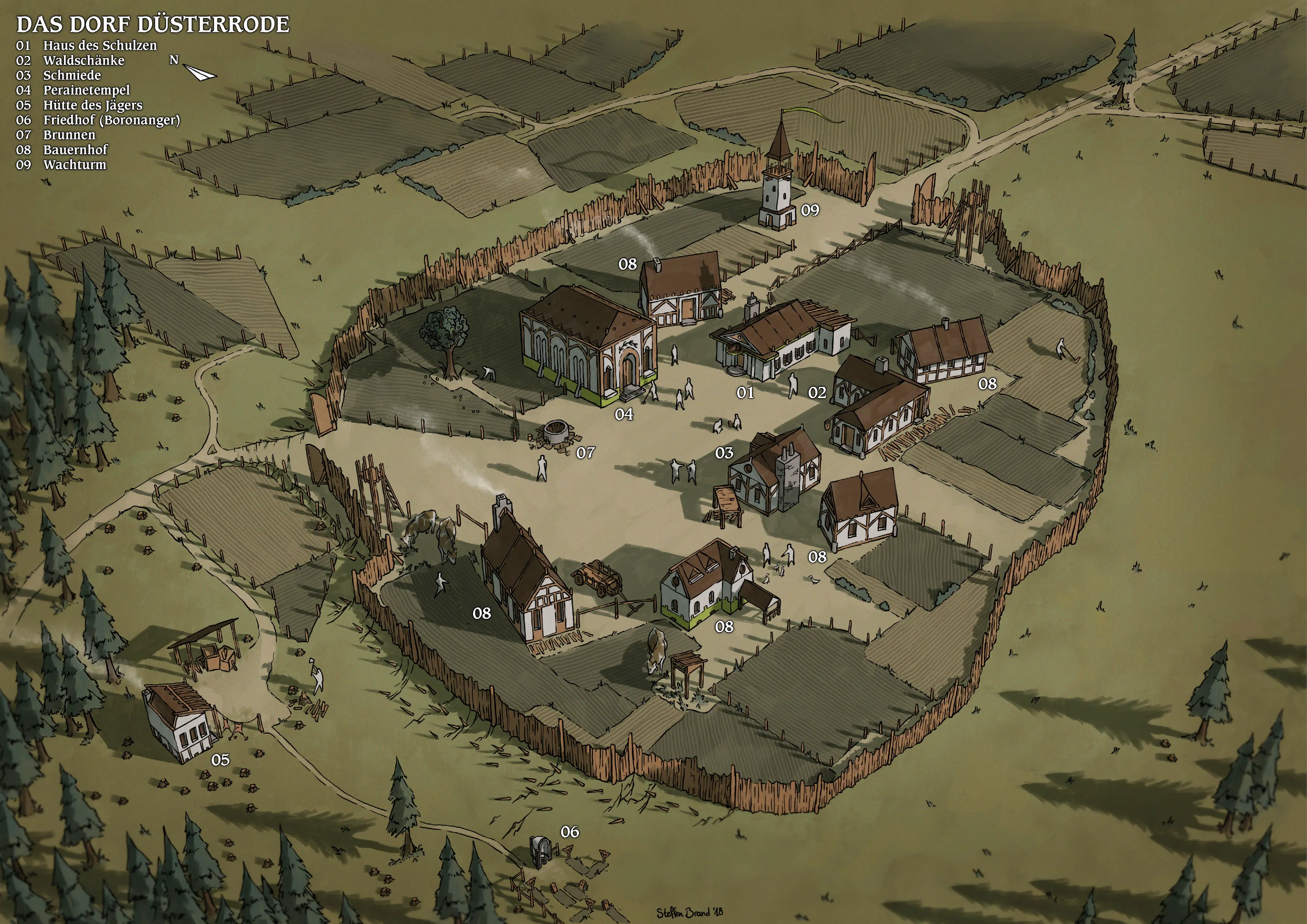The image size is (1307, 924).
Task: Click the Bauernhof legend entry
Action: click(x=76, y=150)
